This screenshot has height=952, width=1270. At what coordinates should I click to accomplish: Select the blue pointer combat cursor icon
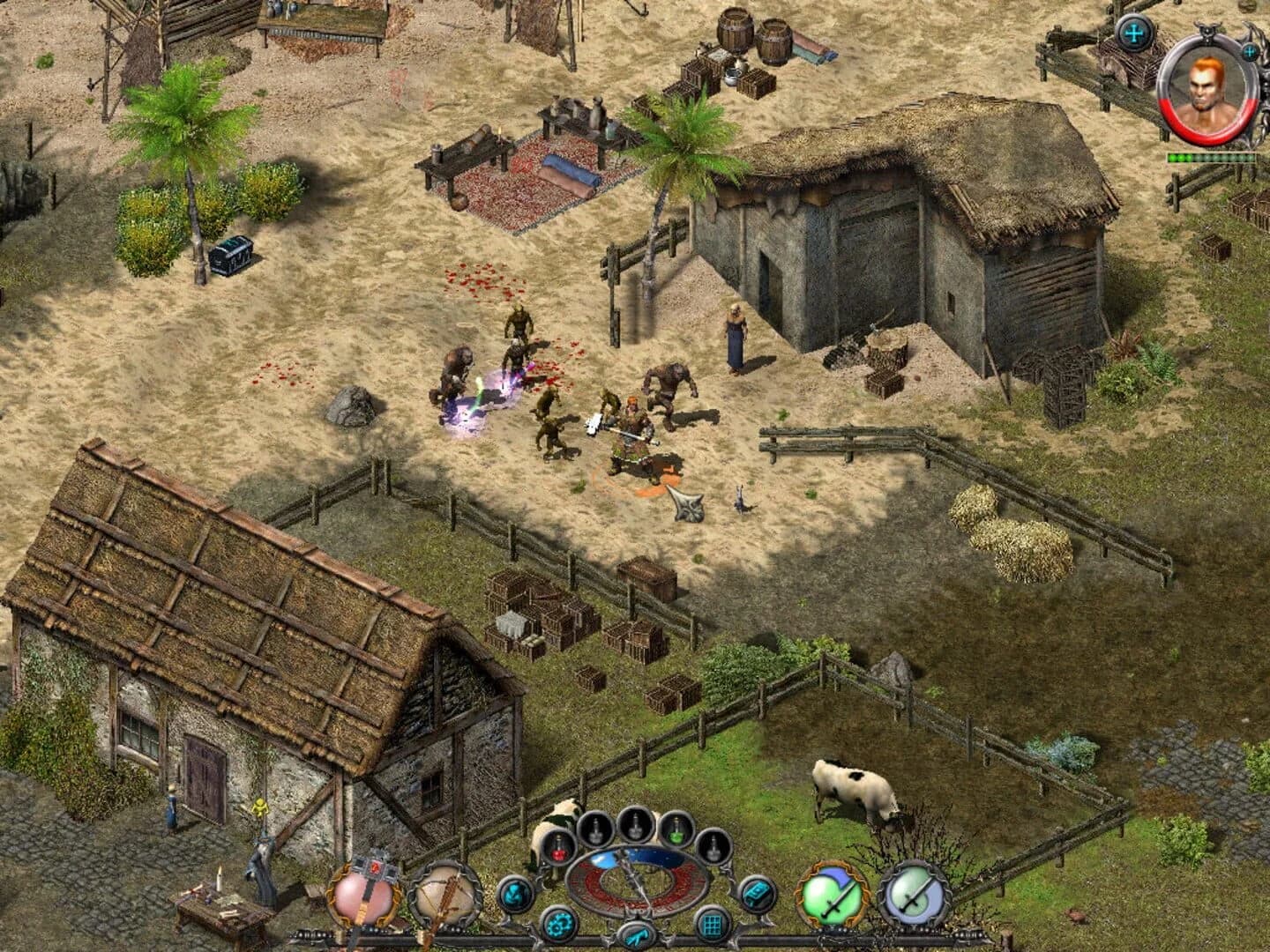639,935
